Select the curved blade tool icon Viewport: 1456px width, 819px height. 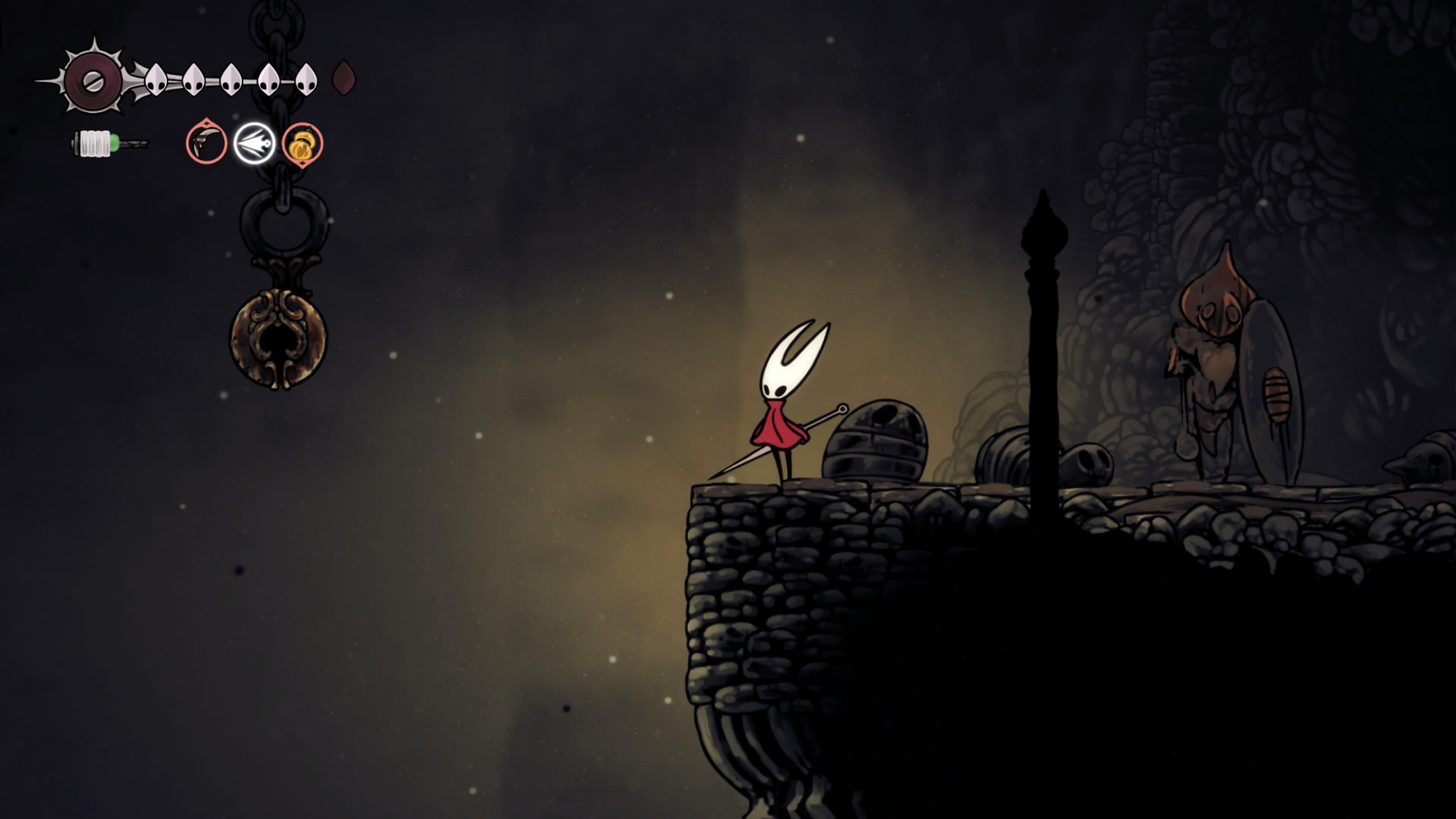point(206,143)
